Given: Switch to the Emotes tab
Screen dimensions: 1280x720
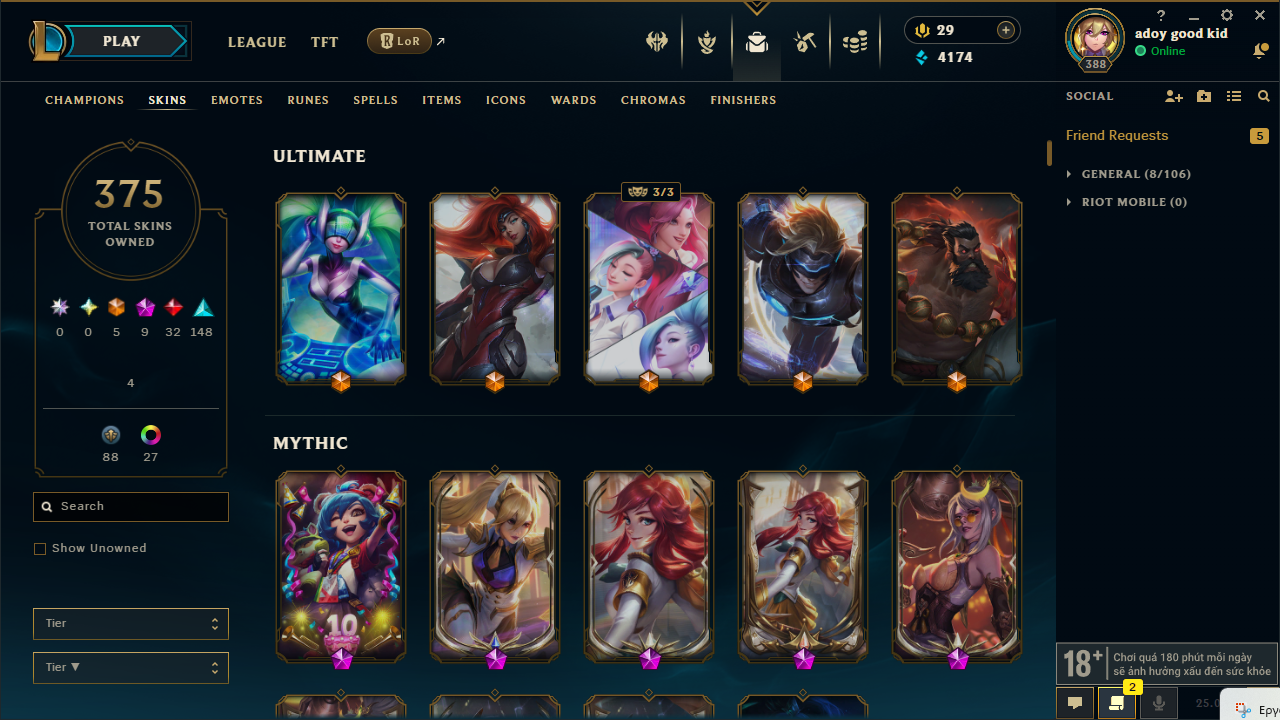Looking at the screenshot, I should (x=237, y=100).
